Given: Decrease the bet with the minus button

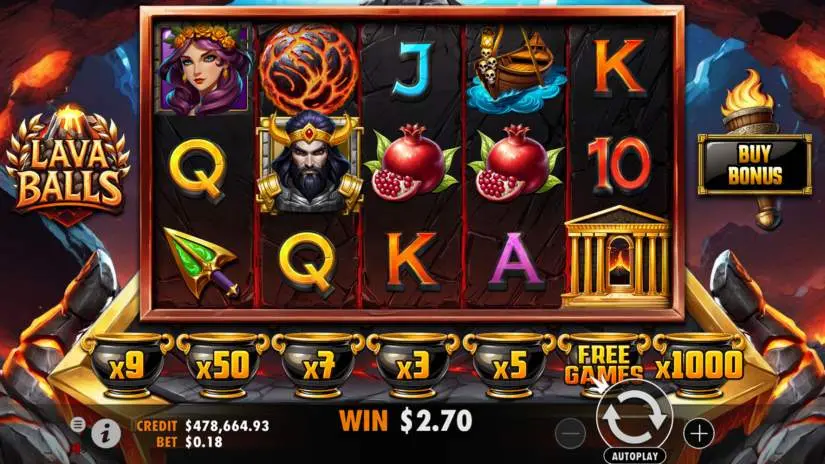Looking at the screenshot, I should [x=569, y=433].
